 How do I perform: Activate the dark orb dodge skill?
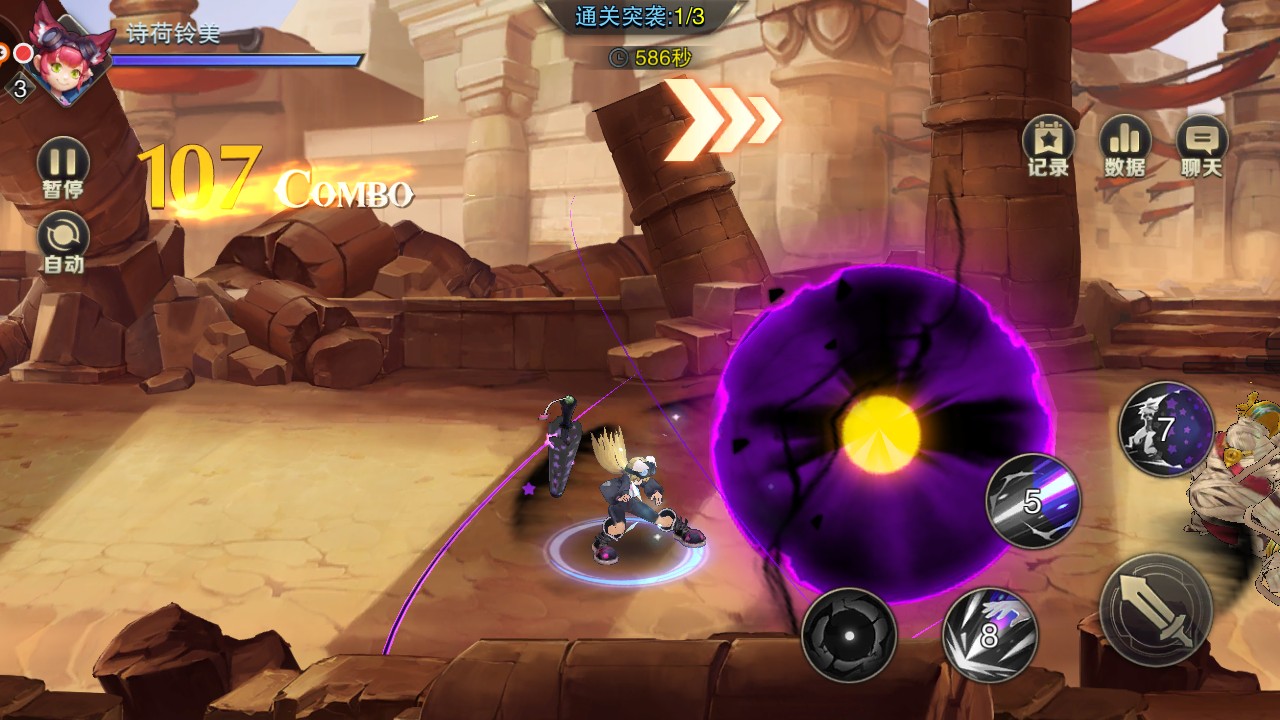[x=848, y=635]
